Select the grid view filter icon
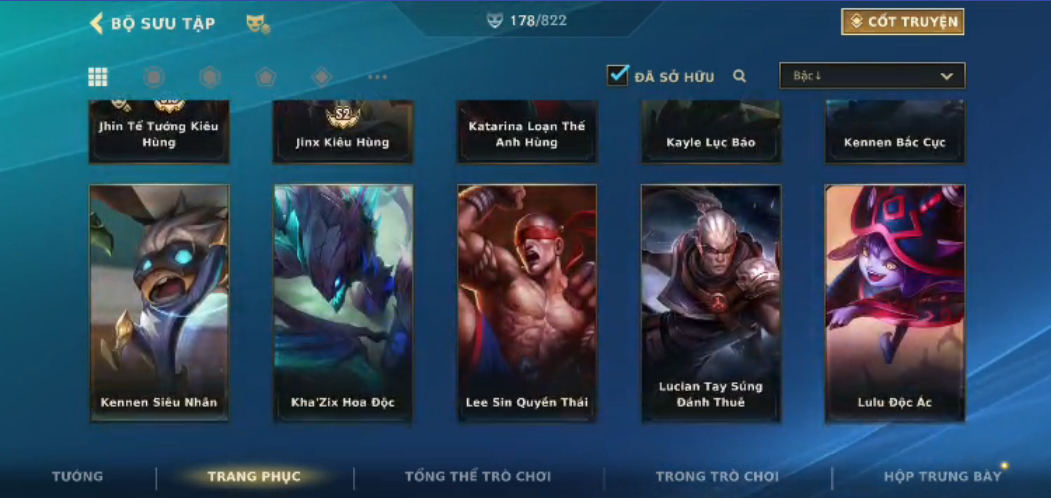 tap(98, 77)
